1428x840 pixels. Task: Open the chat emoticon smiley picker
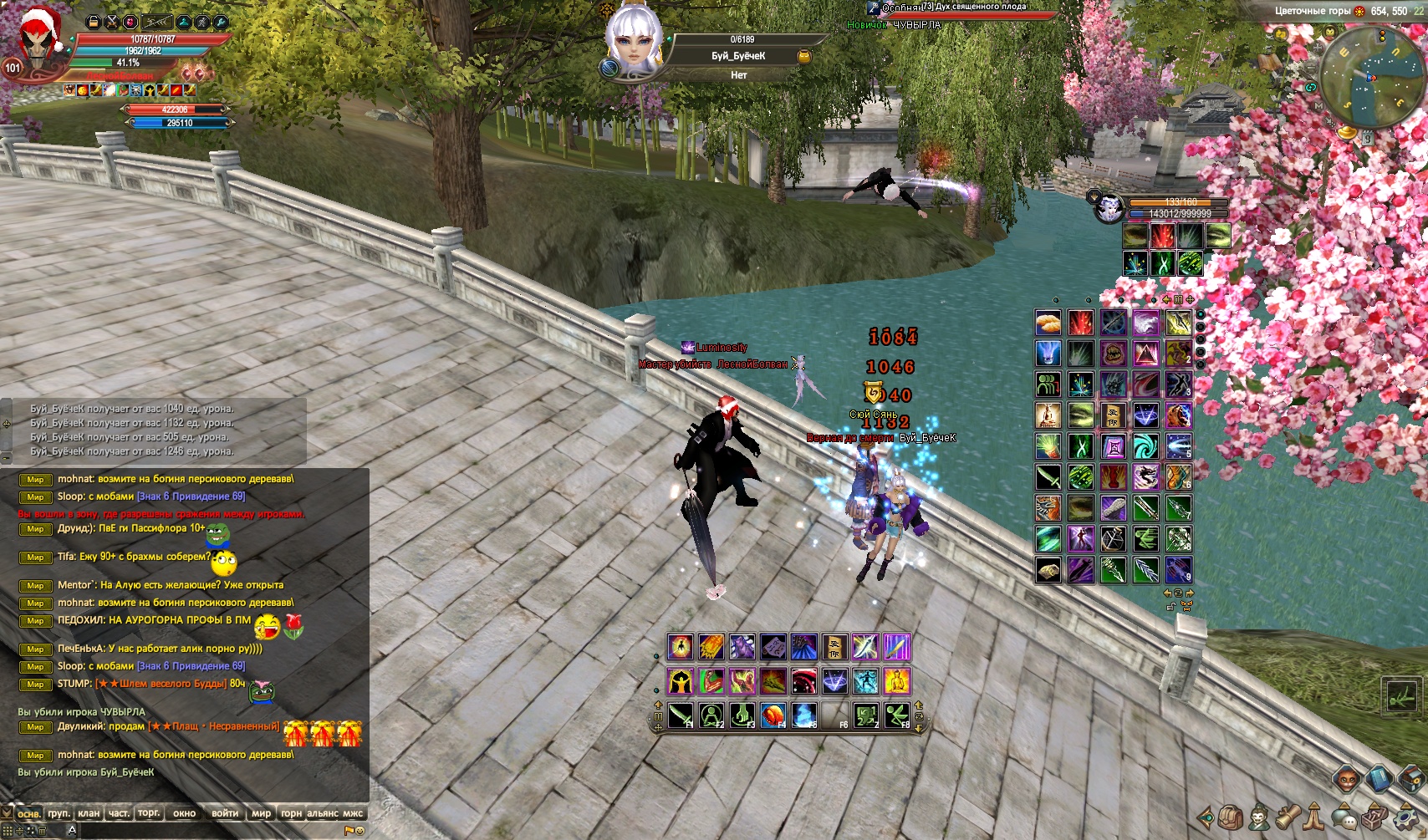point(360,830)
